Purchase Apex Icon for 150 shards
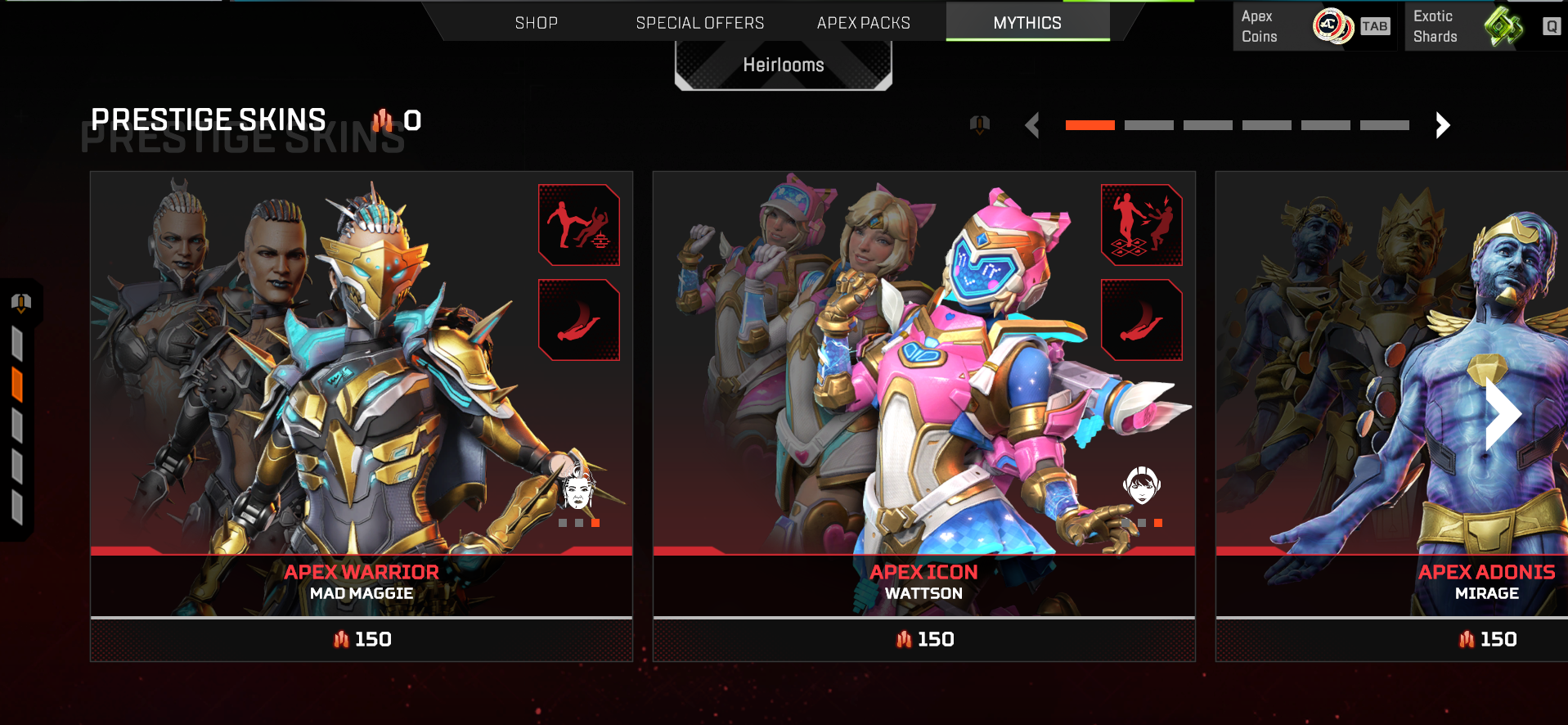Screen dimensions: 1568x725 [x=923, y=639]
